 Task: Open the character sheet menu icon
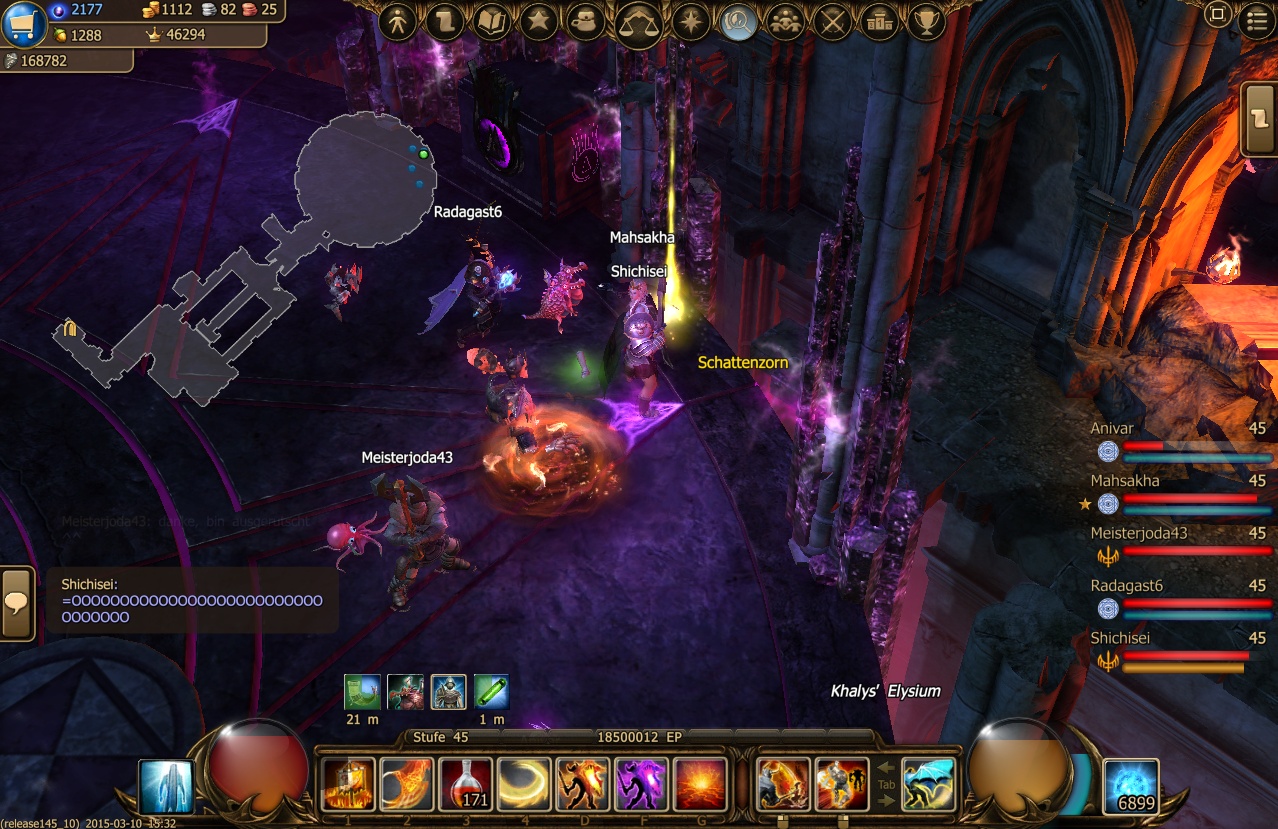pos(398,22)
